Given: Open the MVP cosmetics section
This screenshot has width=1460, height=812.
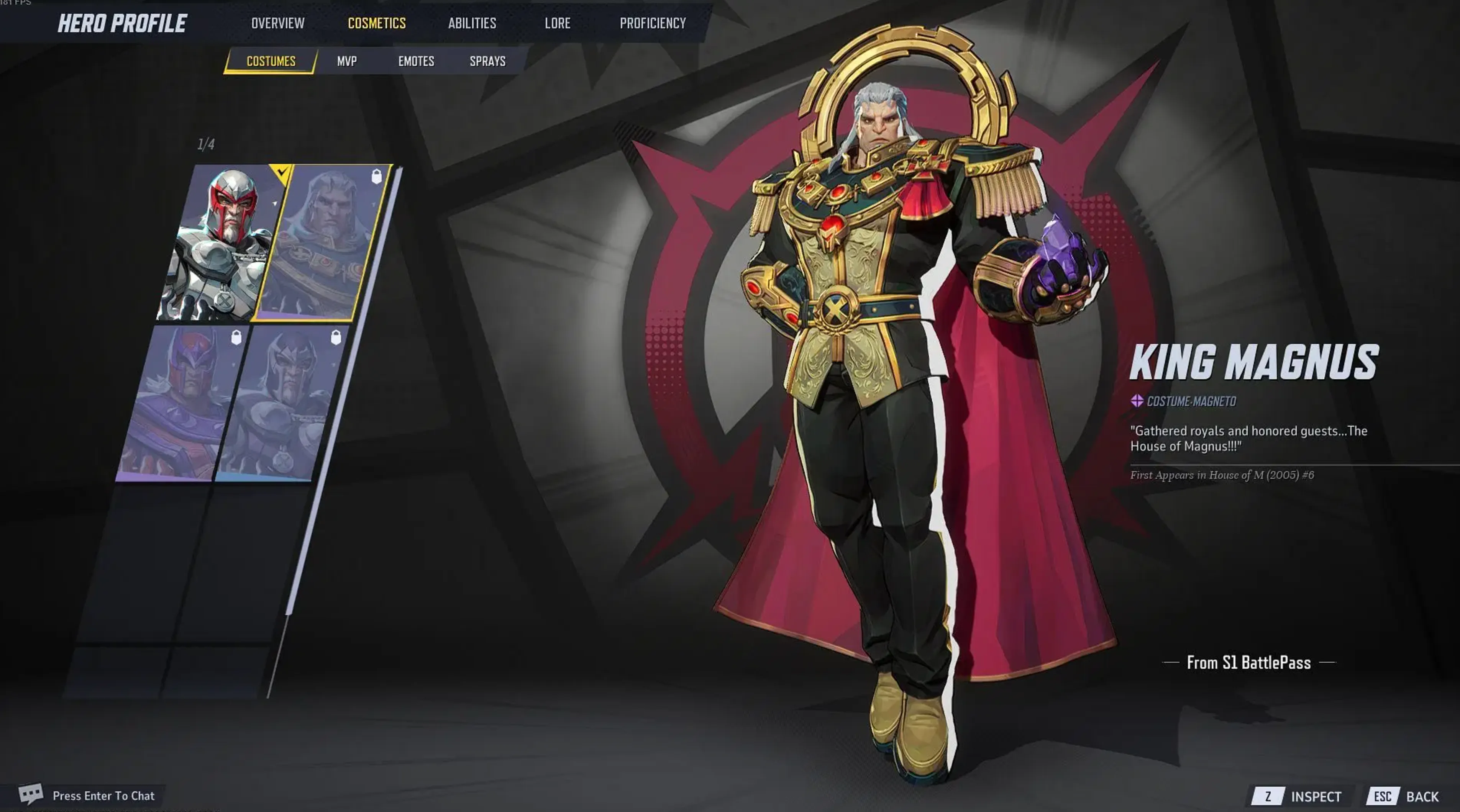Looking at the screenshot, I should (x=346, y=61).
